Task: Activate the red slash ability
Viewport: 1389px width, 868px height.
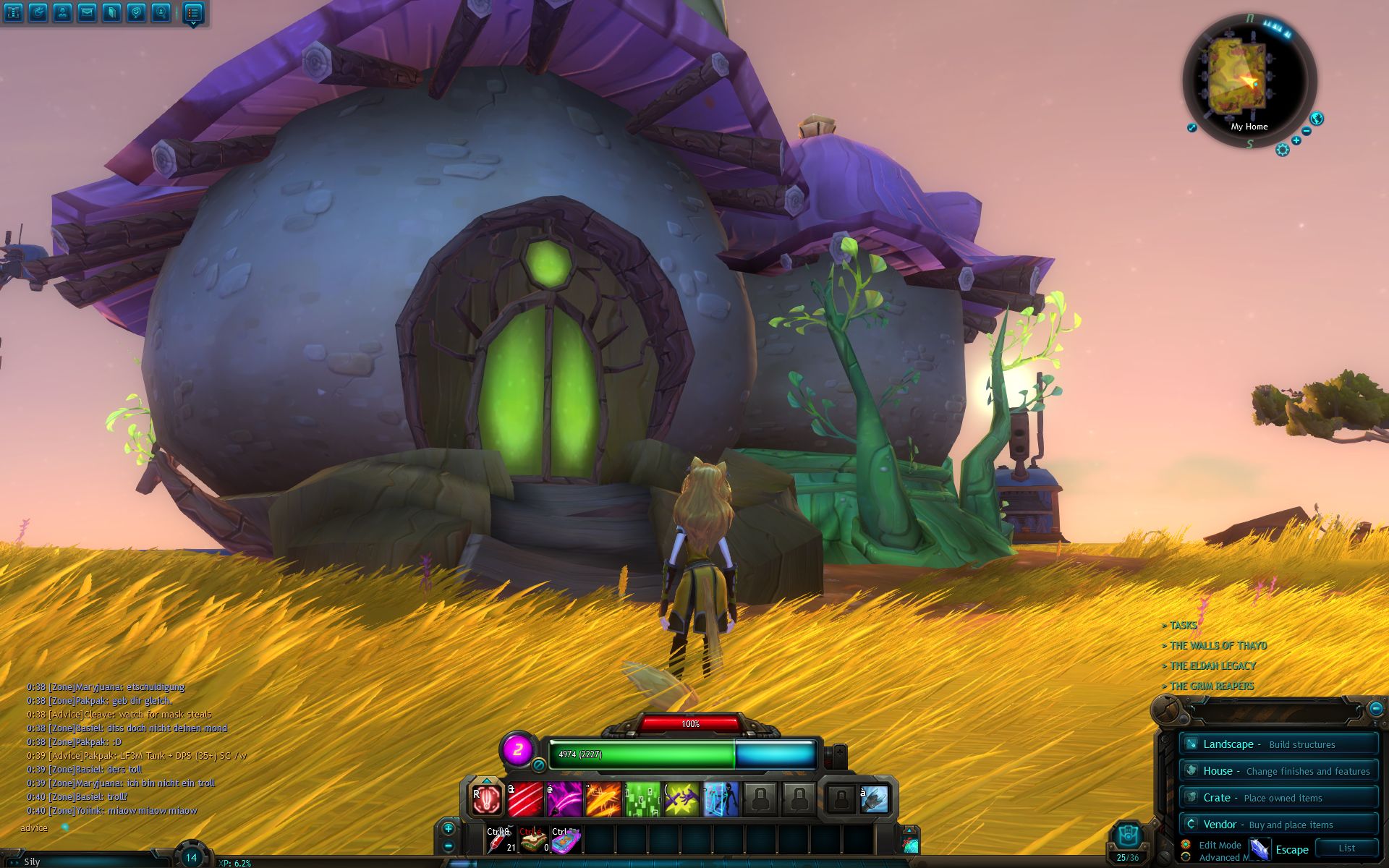Action: coord(526,800)
